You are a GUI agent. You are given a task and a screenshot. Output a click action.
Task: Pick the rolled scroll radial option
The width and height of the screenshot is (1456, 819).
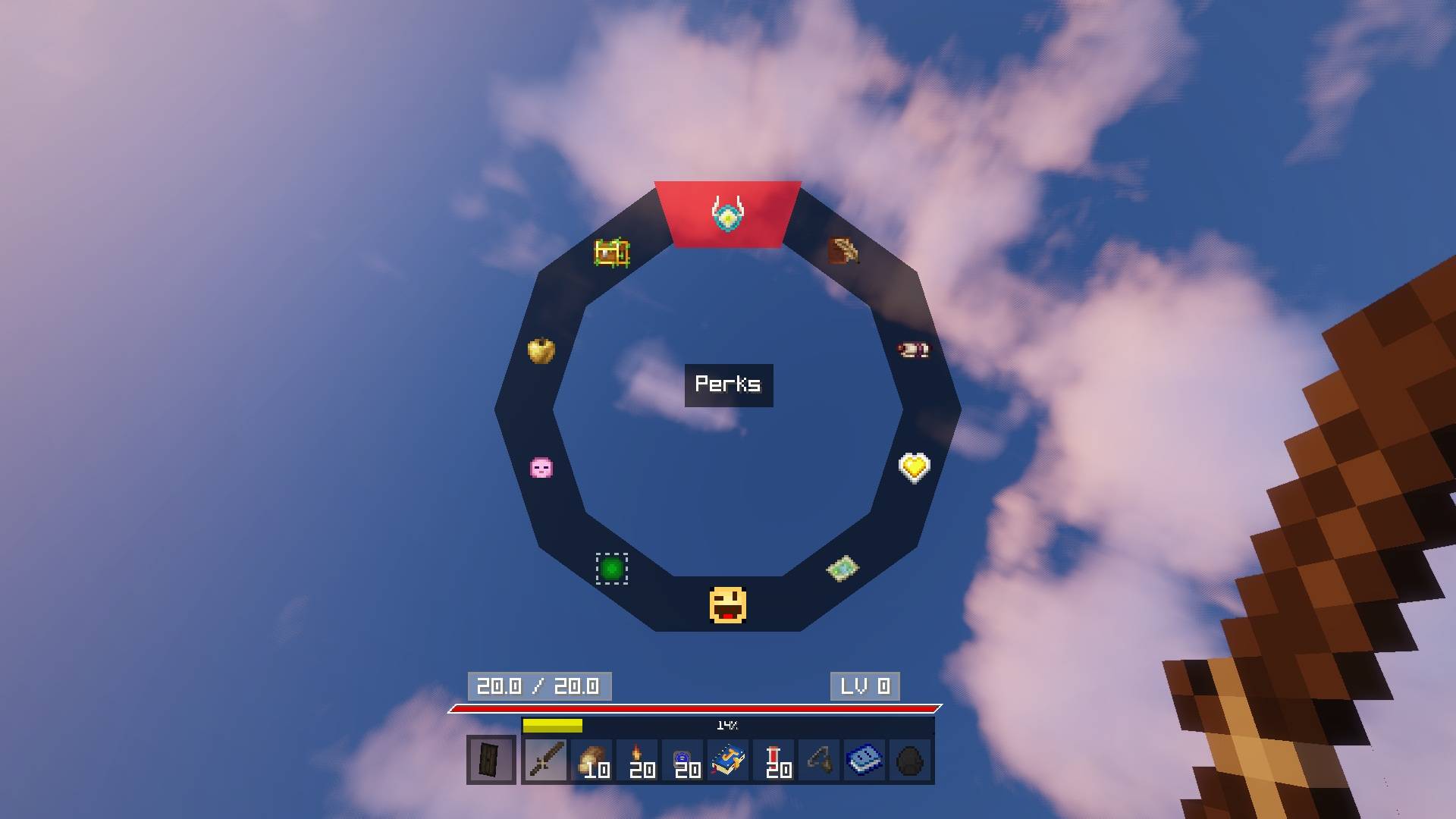pyautogui.click(x=913, y=350)
